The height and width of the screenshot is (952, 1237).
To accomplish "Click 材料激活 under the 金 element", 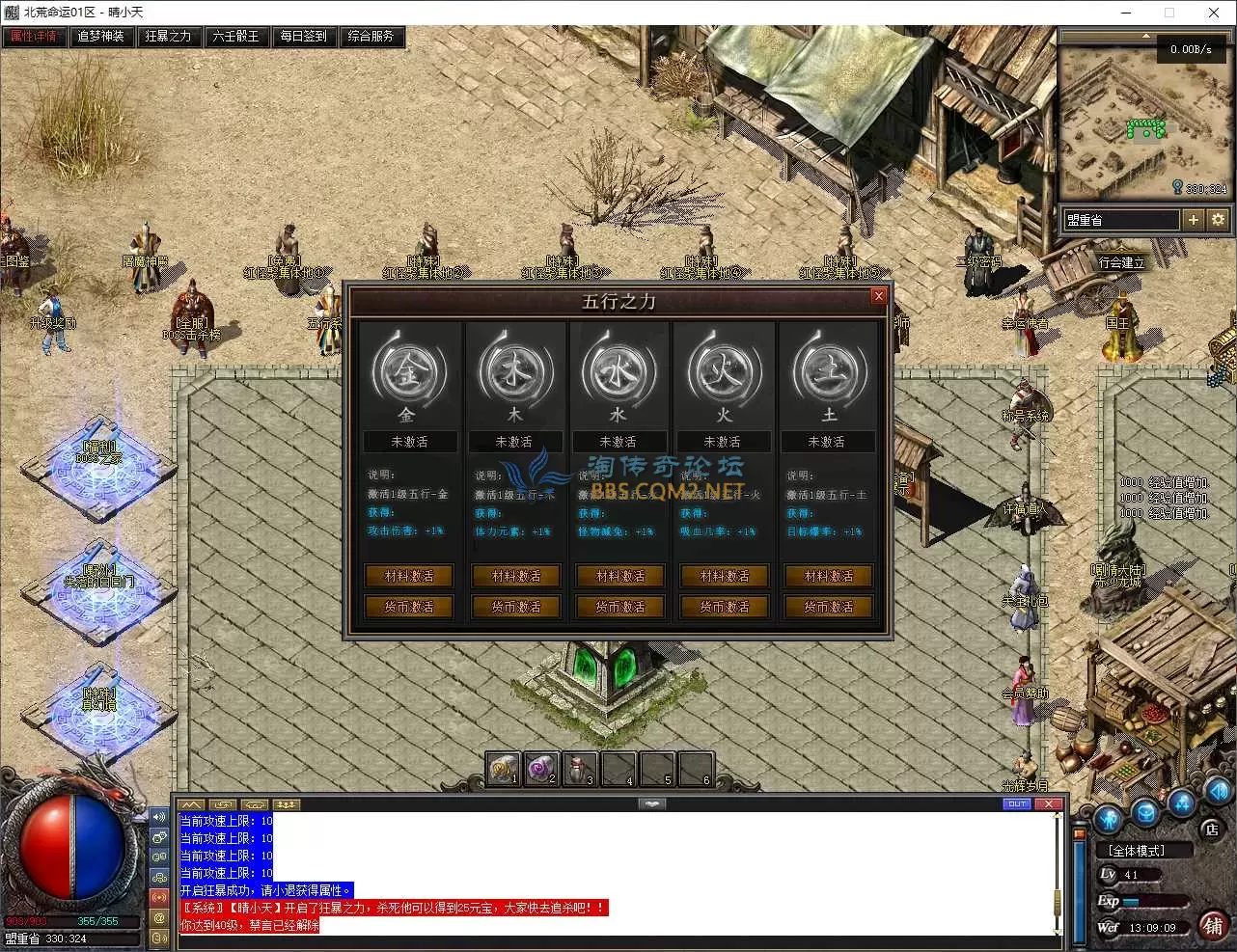I will click(x=409, y=576).
